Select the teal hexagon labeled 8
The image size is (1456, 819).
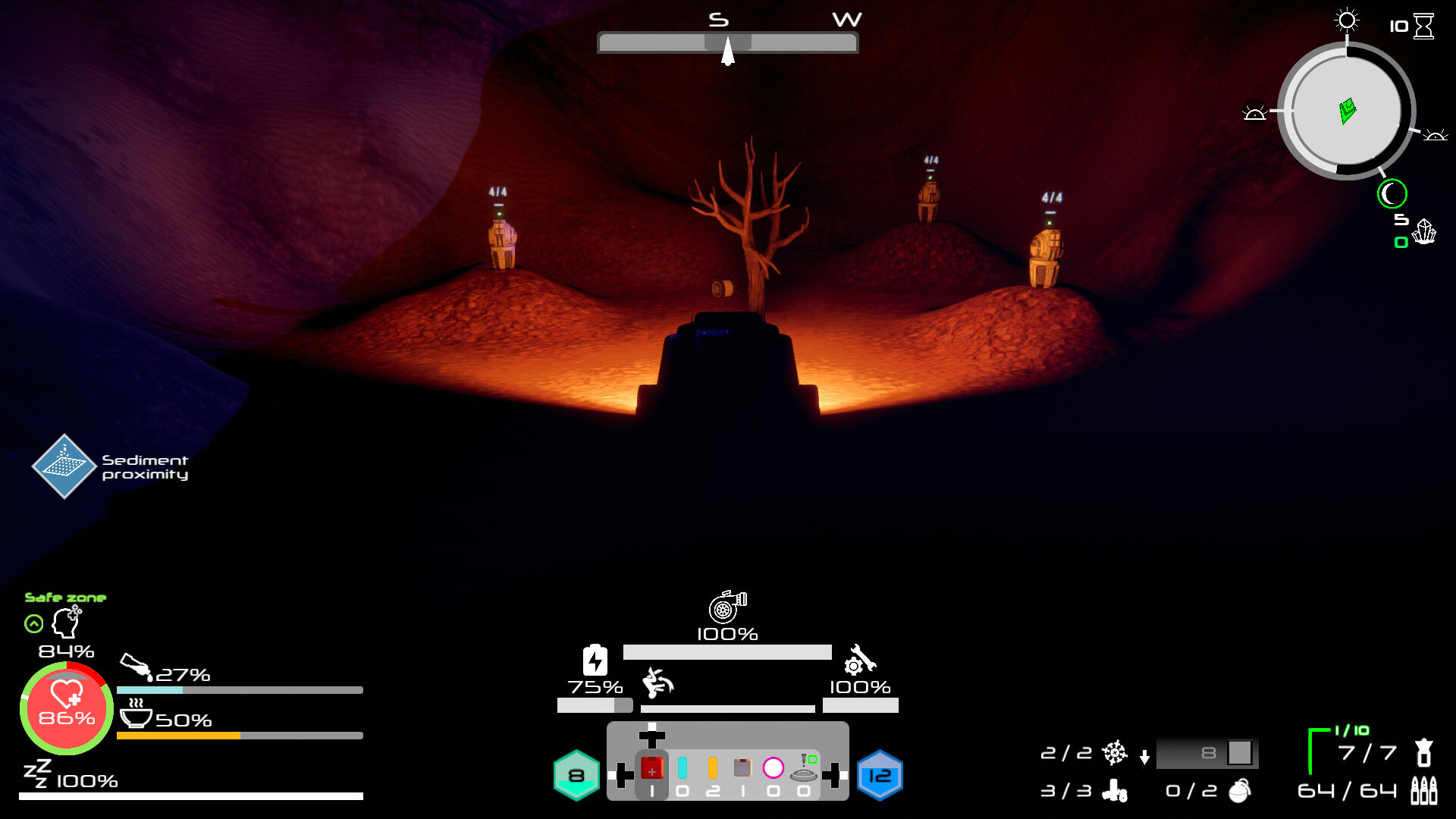[x=576, y=773]
